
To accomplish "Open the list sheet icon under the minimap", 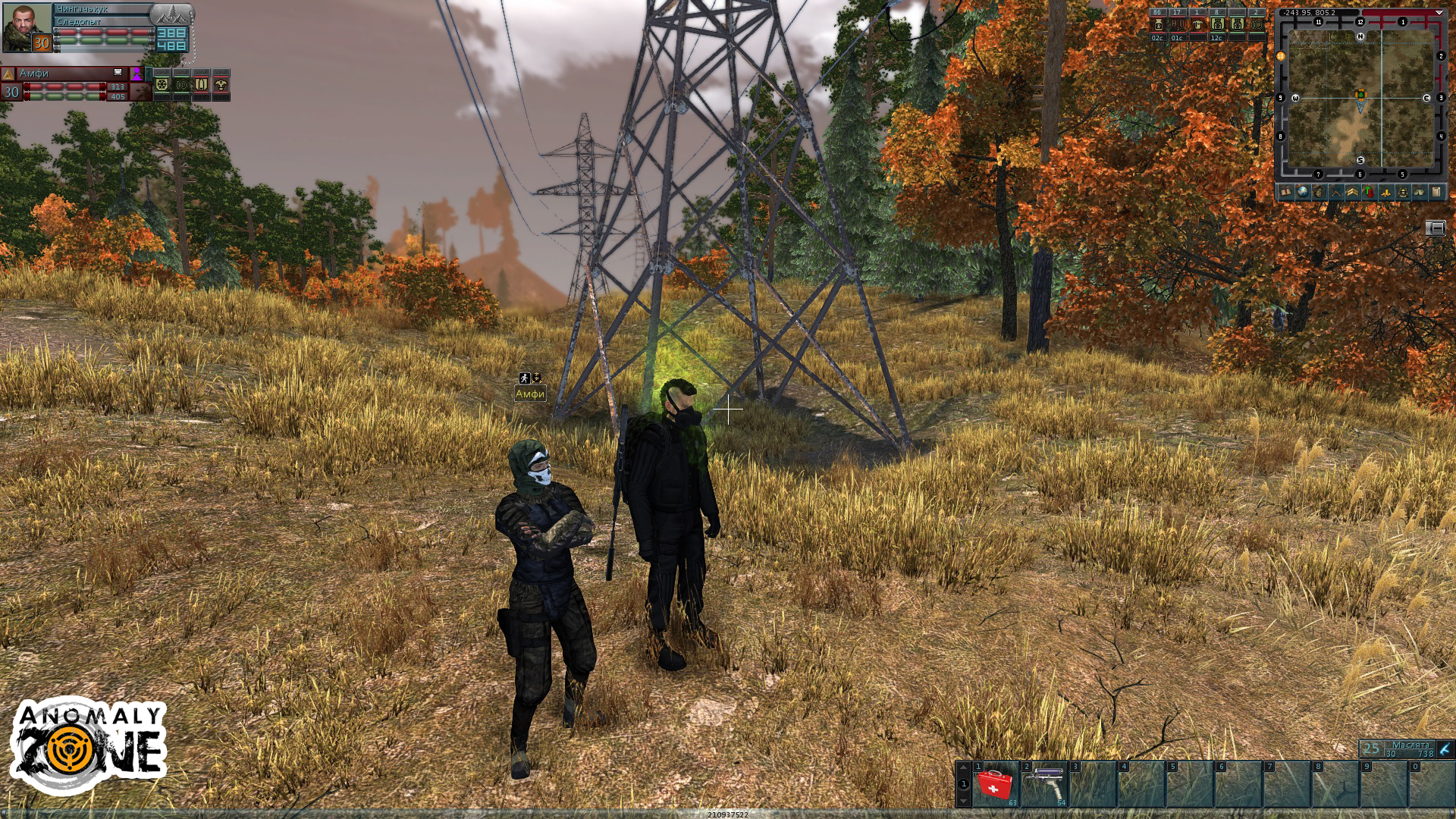I will [1436, 193].
